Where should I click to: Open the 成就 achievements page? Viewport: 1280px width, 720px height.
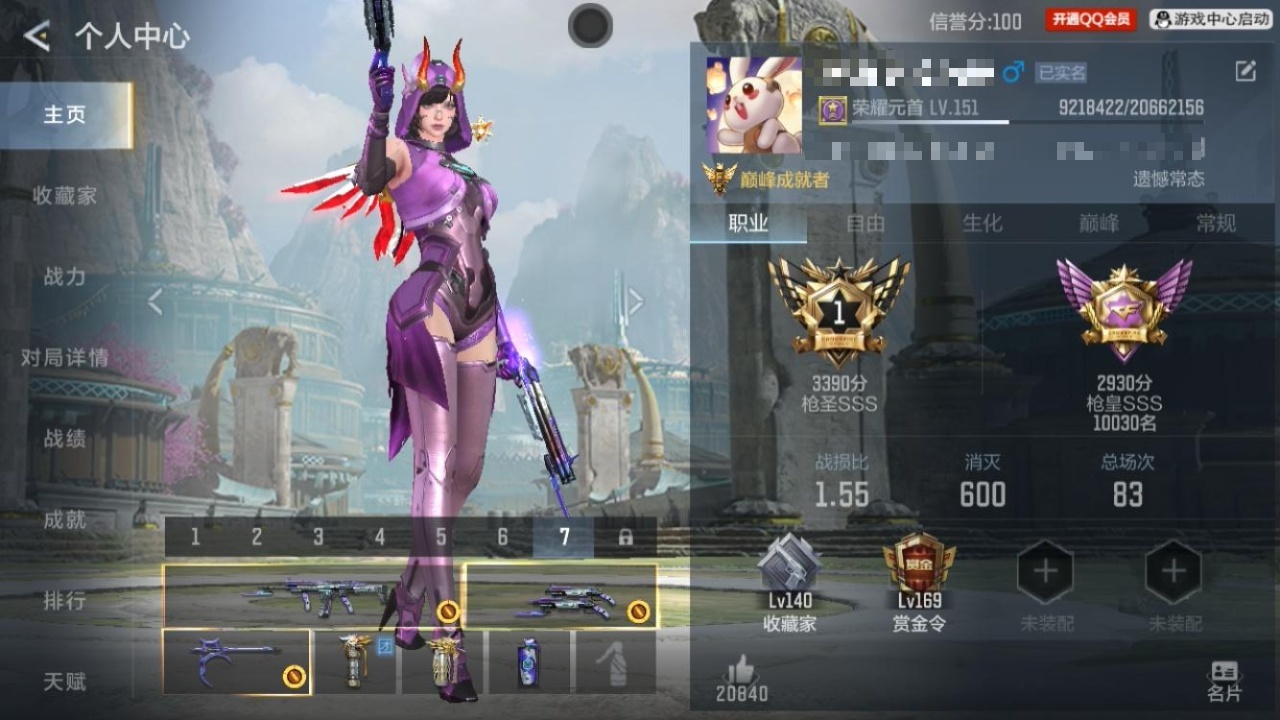tap(65, 520)
